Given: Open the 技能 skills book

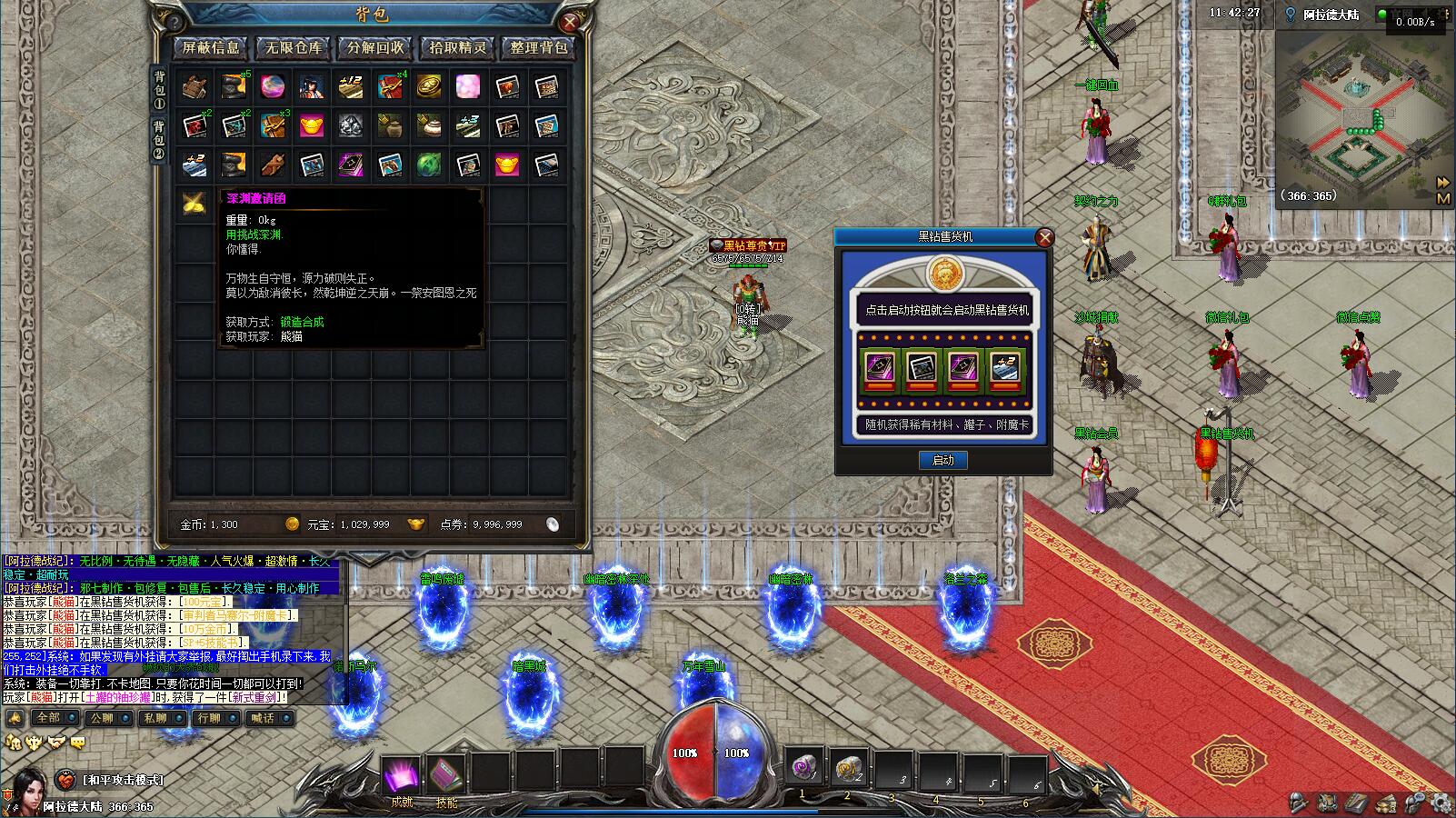Looking at the screenshot, I should (446, 777).
